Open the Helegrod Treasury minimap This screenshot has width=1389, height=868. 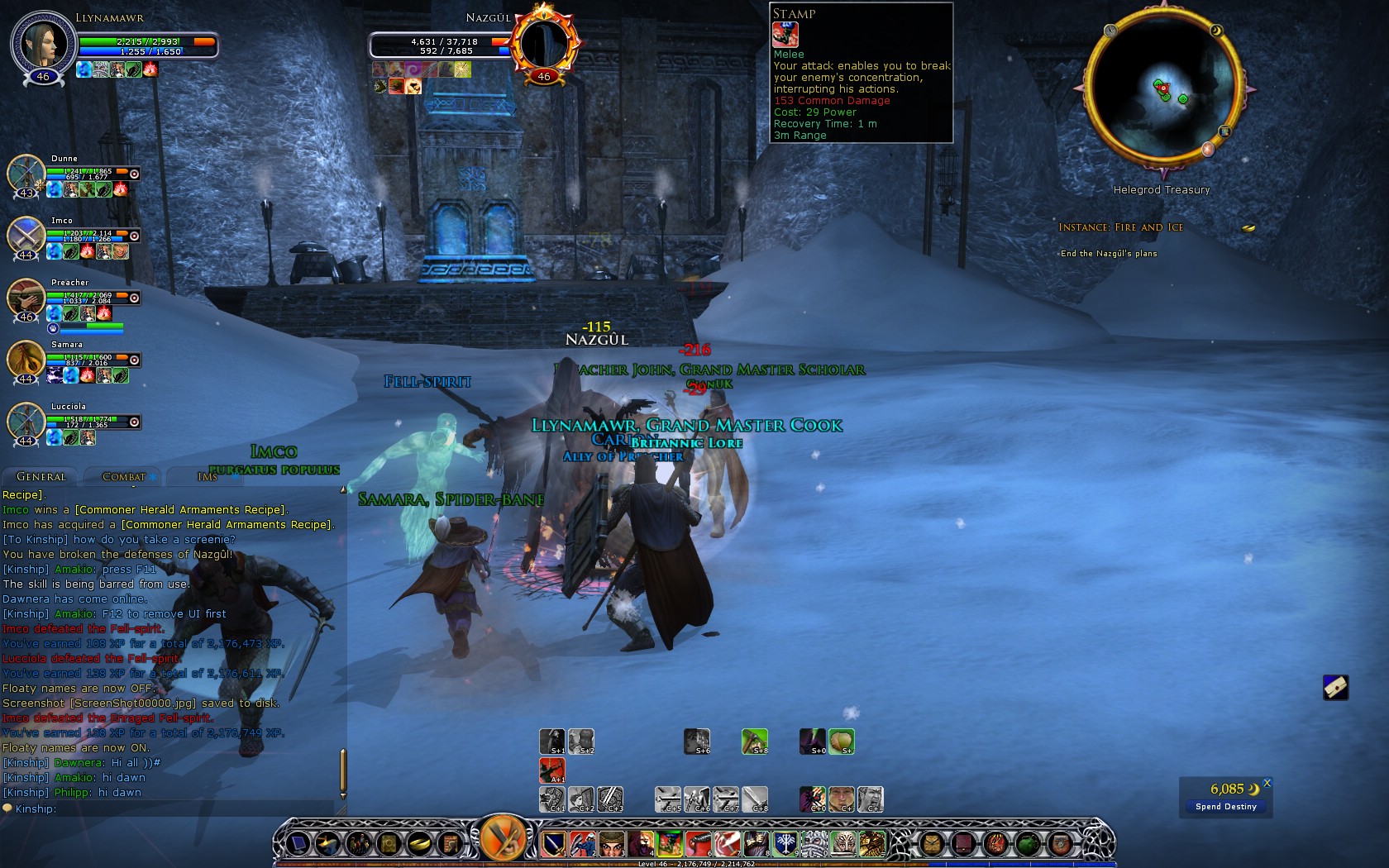pyautogui.click(x=1162, y=88)
